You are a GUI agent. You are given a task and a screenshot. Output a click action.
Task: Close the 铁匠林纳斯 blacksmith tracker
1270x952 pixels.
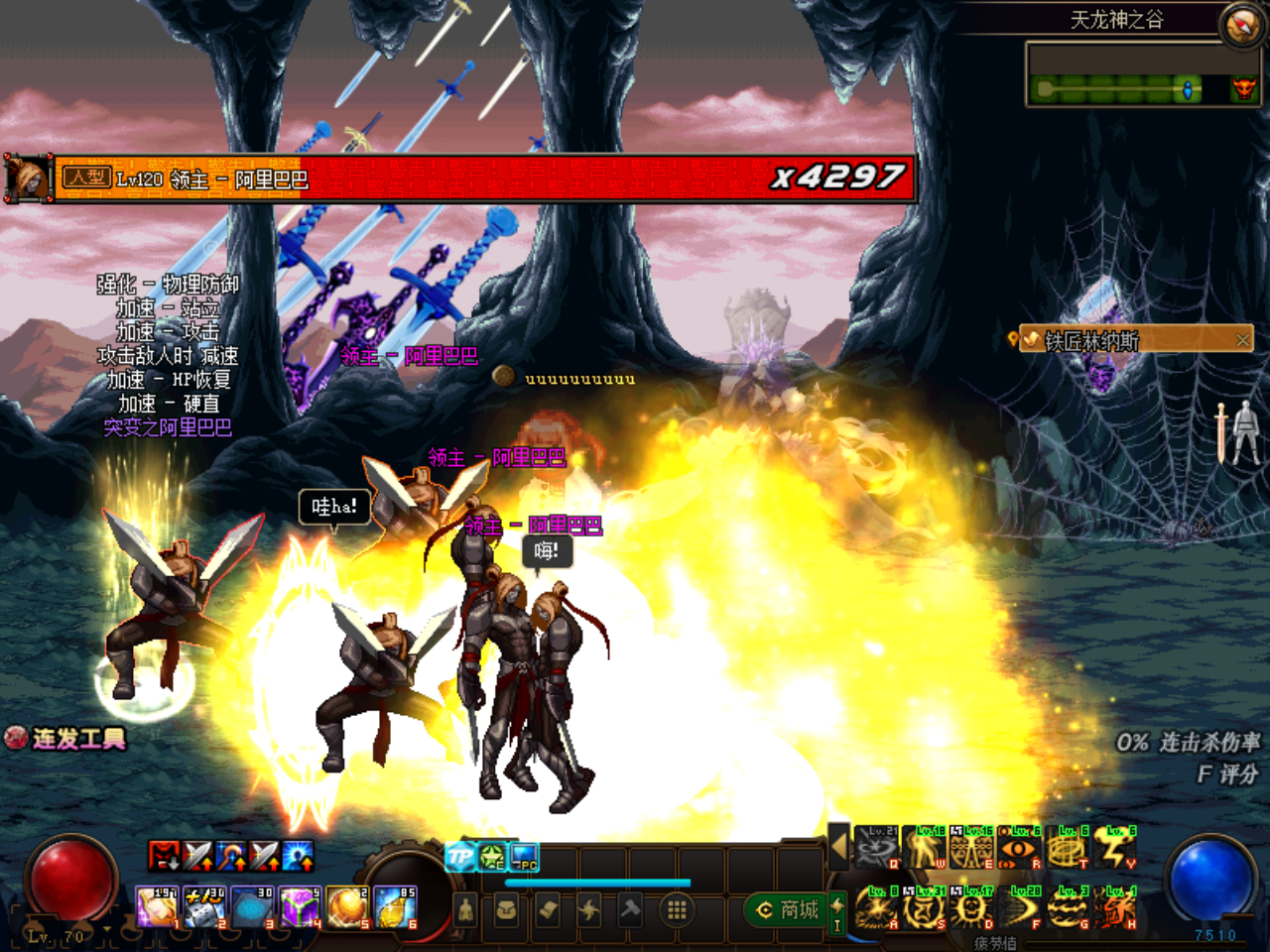pos(1242,340)
